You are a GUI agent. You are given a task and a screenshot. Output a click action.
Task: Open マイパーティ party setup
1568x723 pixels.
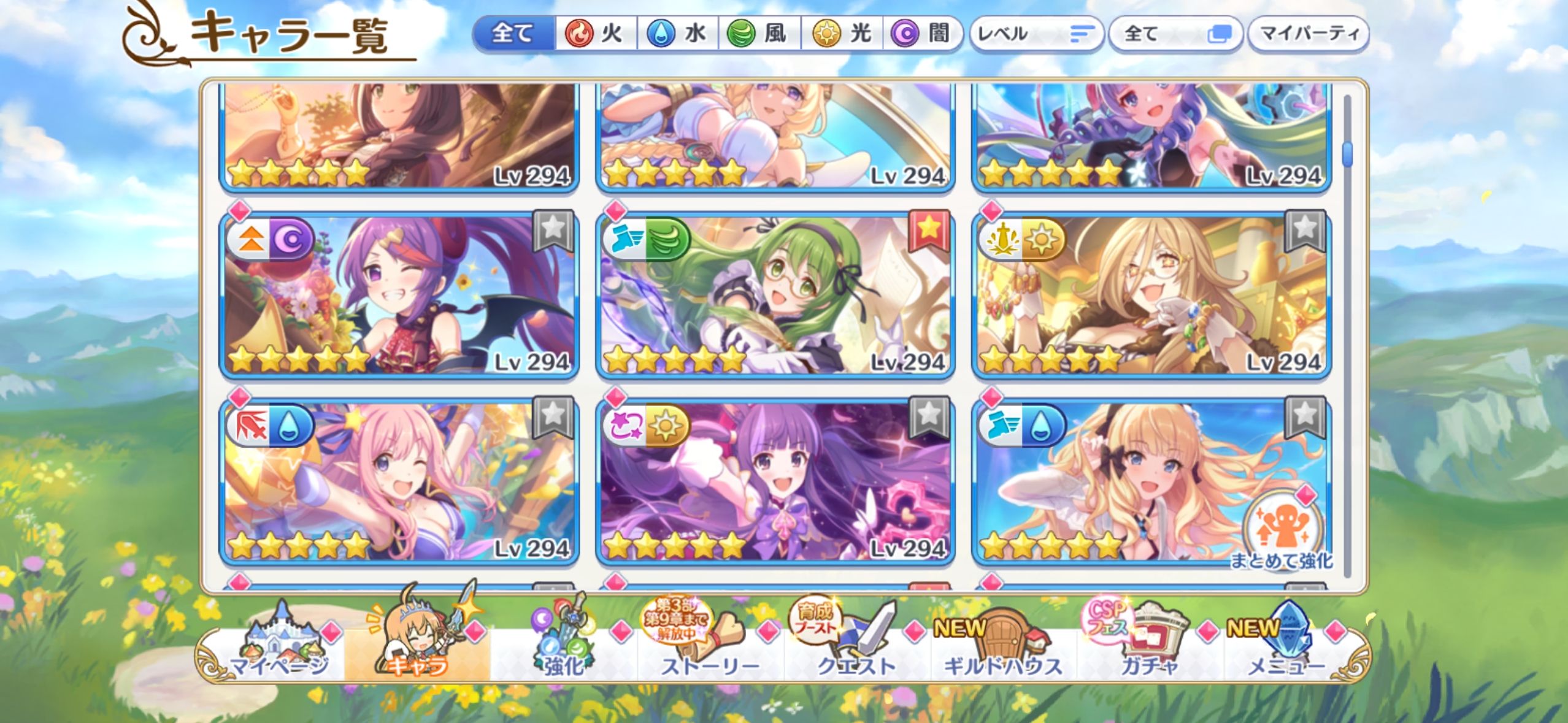[1308, 33]
